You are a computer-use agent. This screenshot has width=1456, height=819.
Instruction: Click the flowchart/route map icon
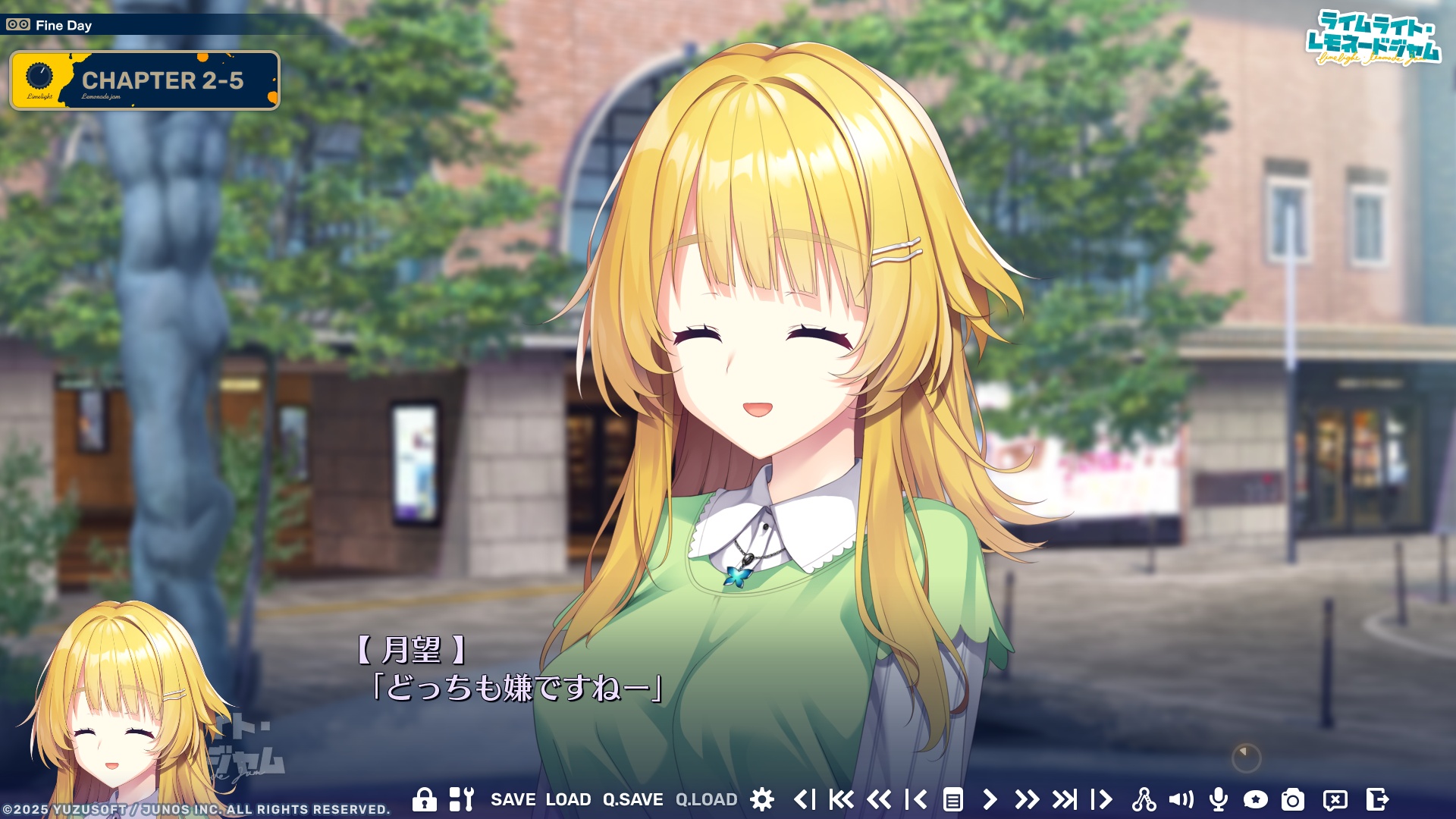coord(1145,799)
